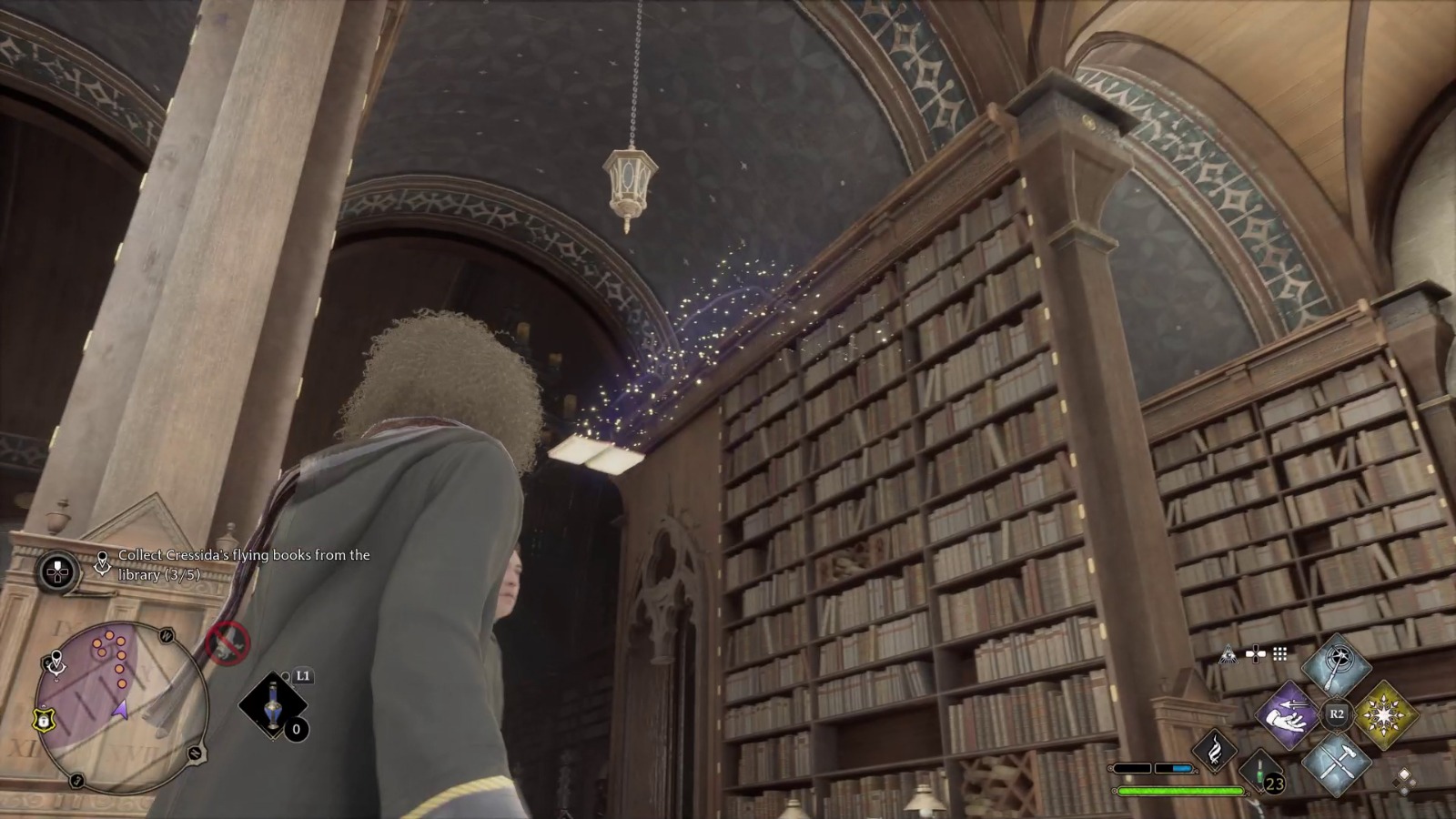The width and height of the screenshot is (1456, 819).
Task: Click the quest marker pin beside the objective text
Action: pos(103,563)
